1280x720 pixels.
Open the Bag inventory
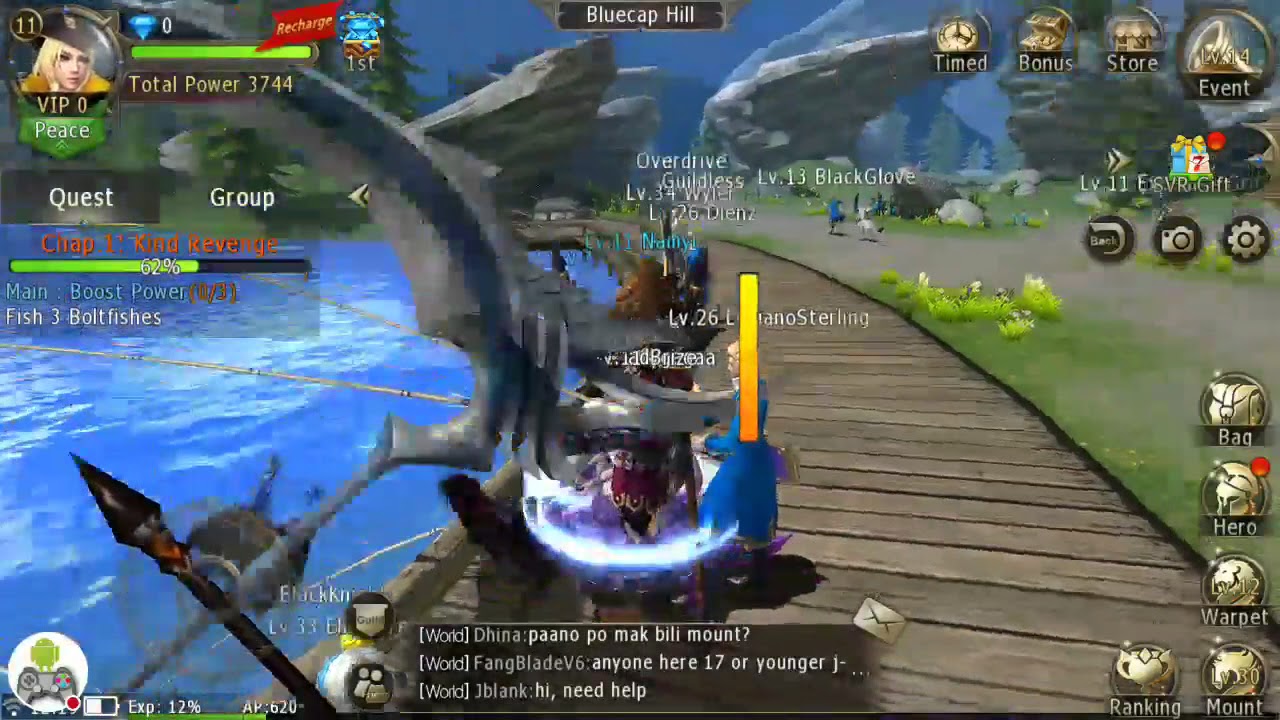(1235, 410)
